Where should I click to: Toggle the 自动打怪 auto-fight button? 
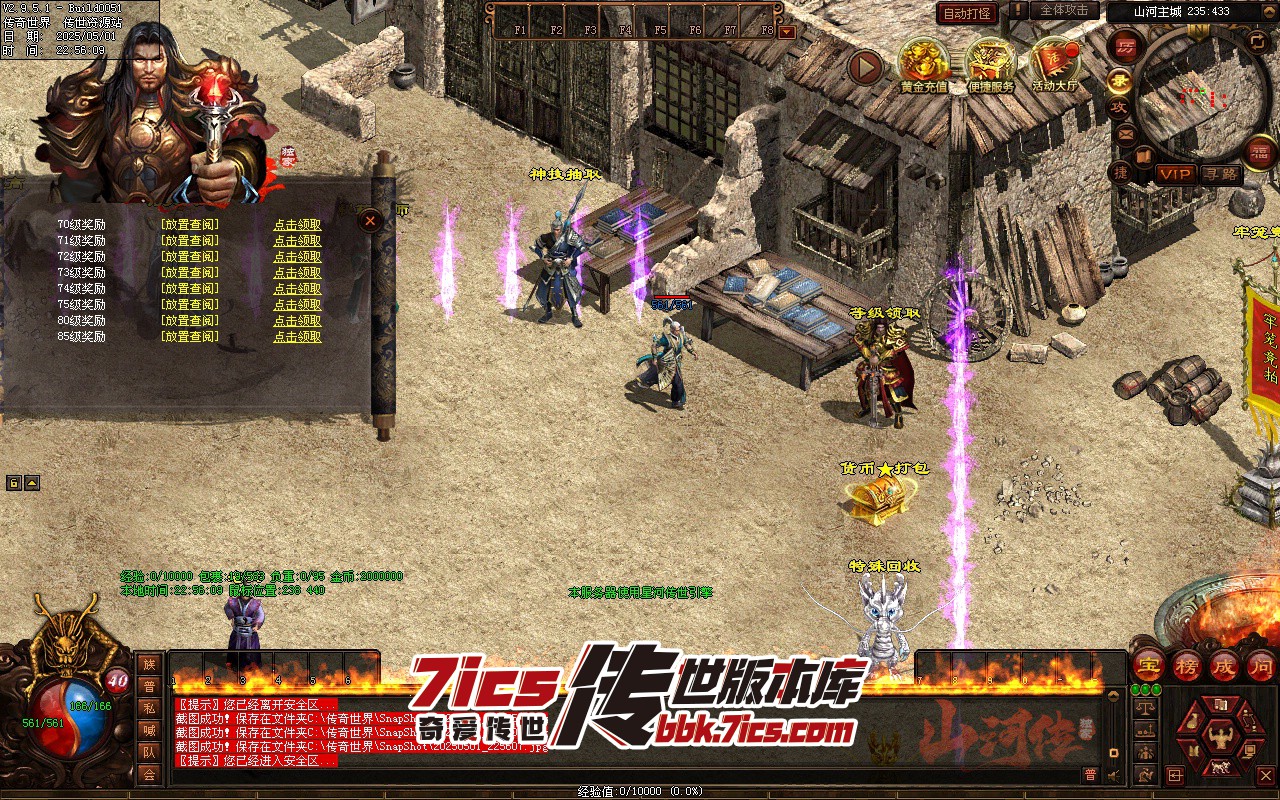(x=967, y=13)
